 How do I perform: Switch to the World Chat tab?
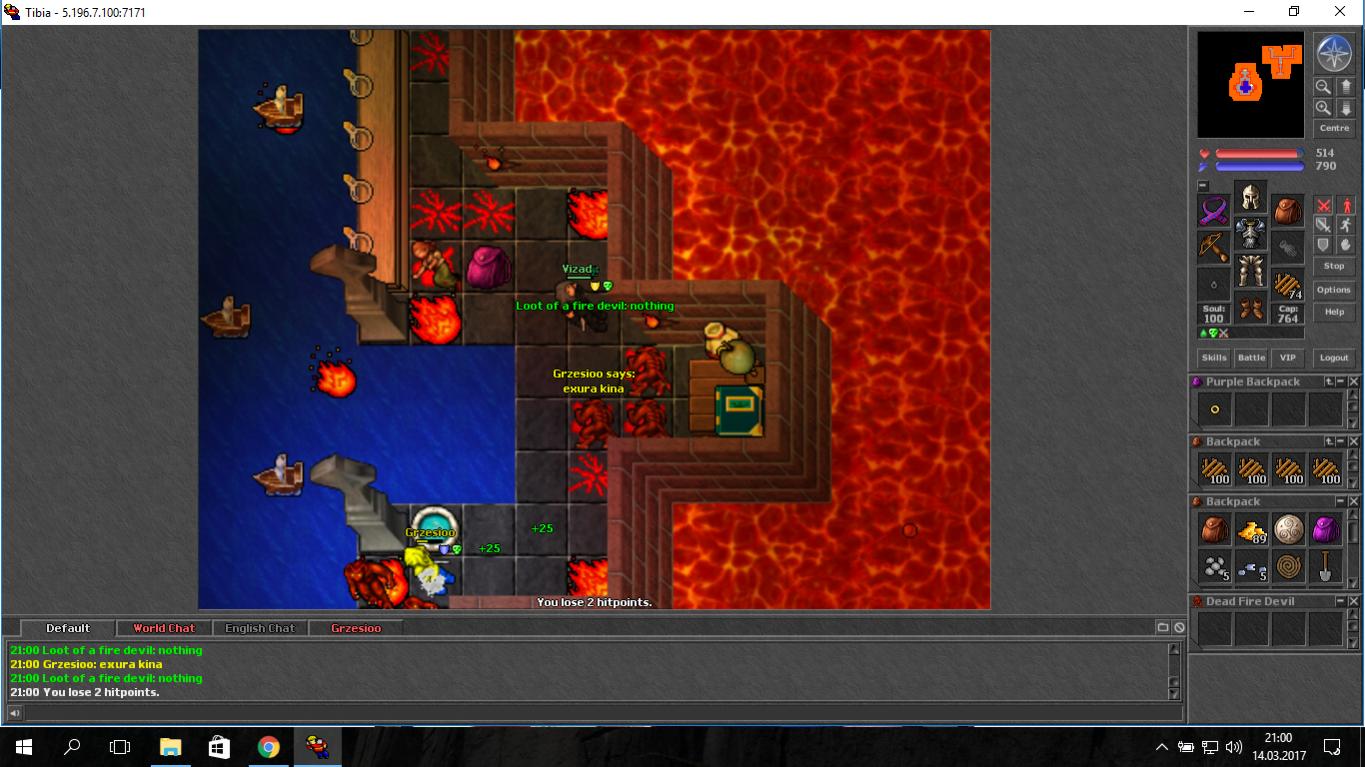point(164,628)
